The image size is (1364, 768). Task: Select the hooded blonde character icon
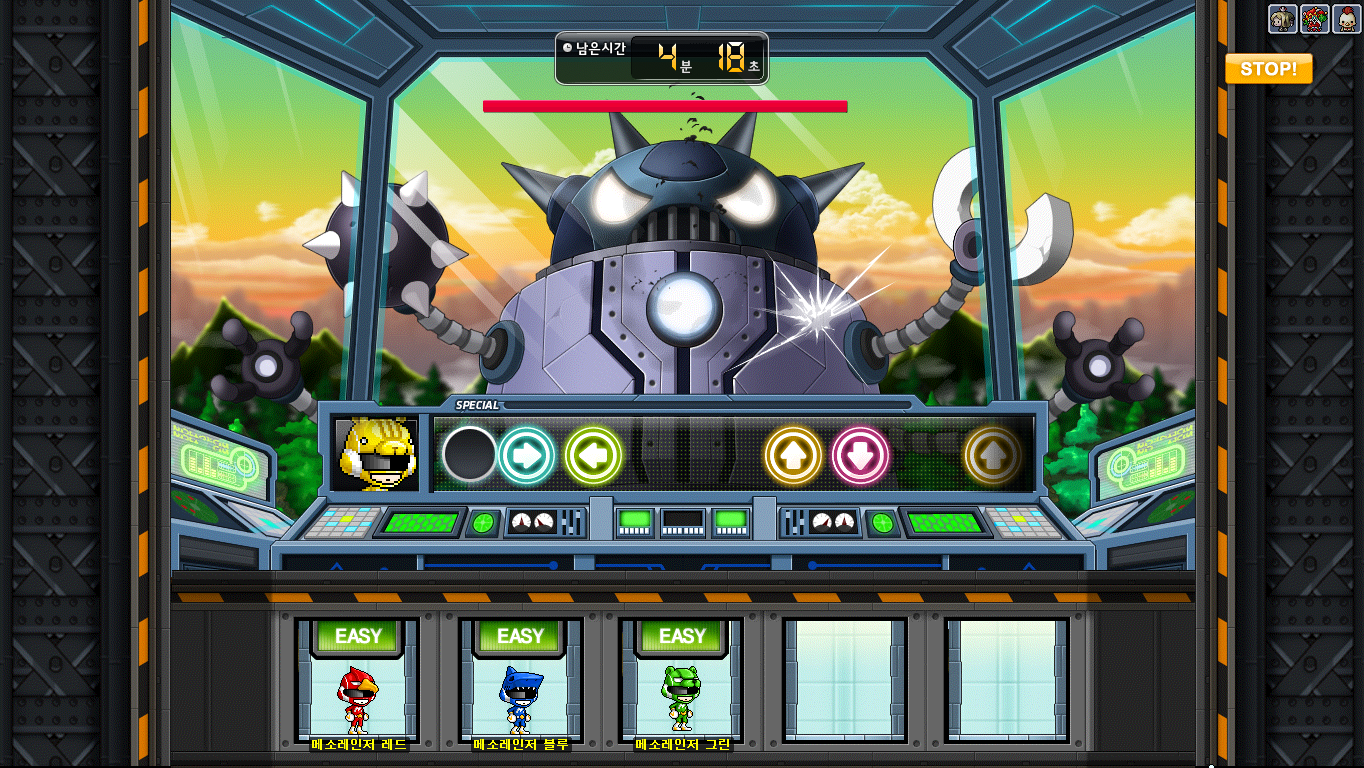[x=1283, y=19]
